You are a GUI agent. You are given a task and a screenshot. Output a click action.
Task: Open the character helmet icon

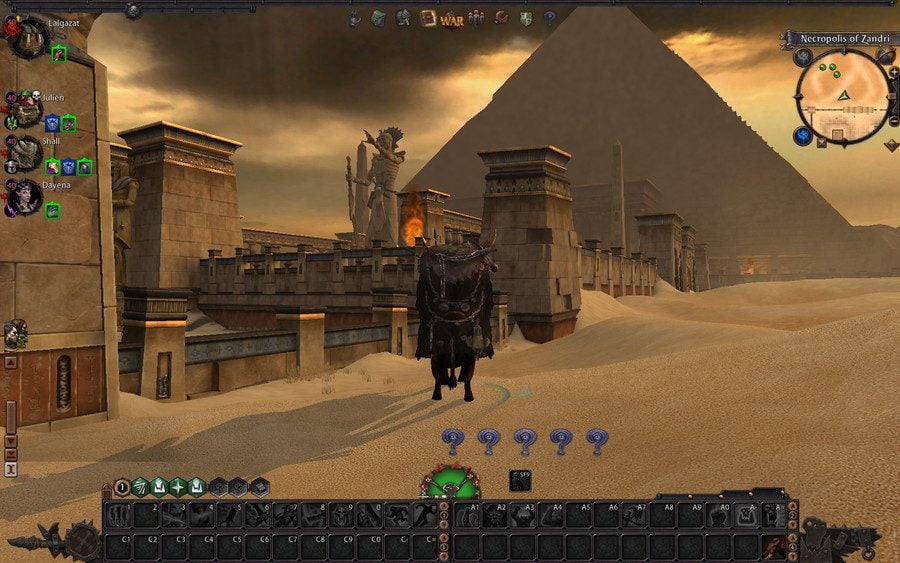coord(403,18)
